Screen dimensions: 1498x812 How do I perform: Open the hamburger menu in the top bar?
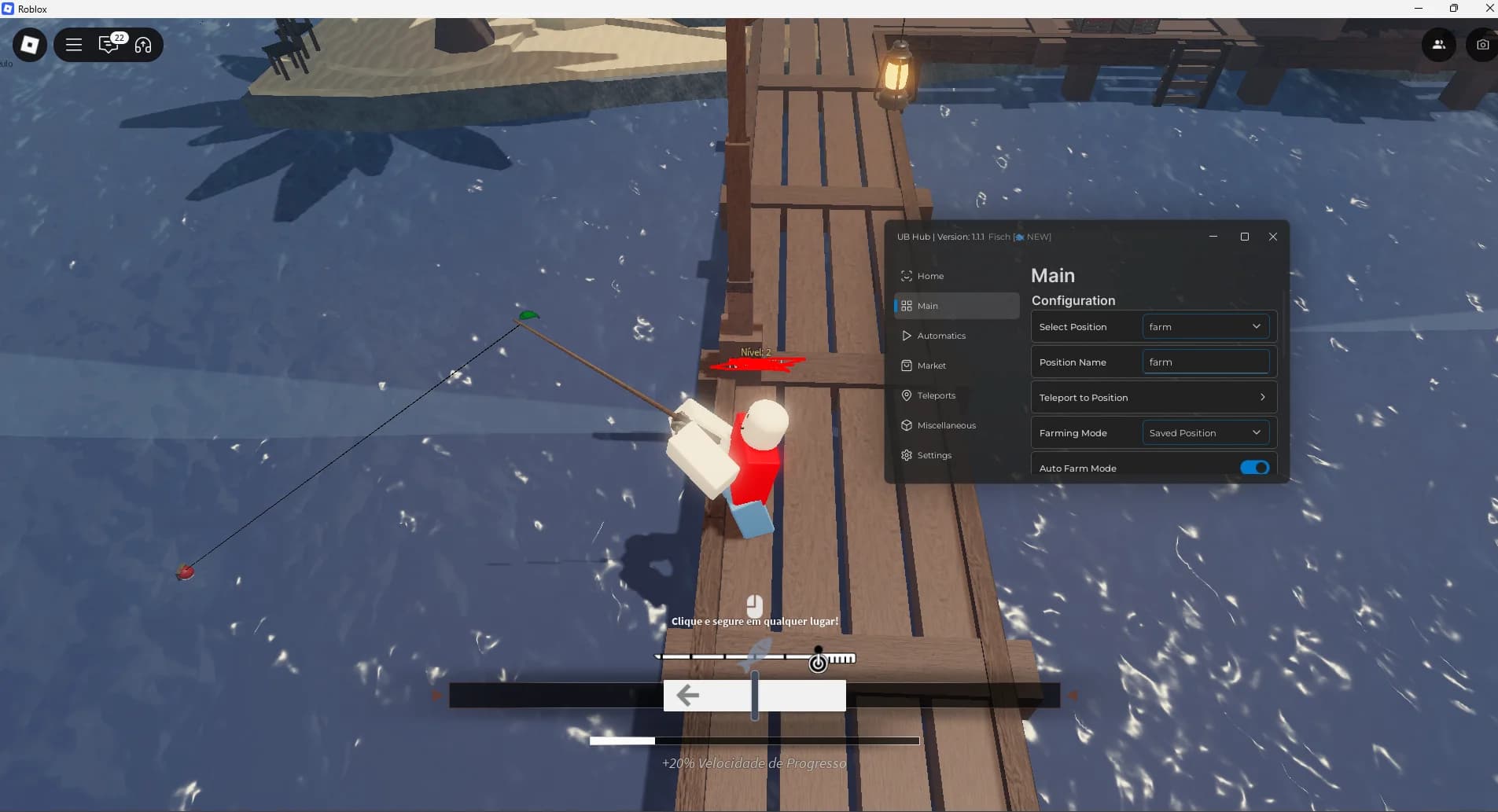click(74, 45)
